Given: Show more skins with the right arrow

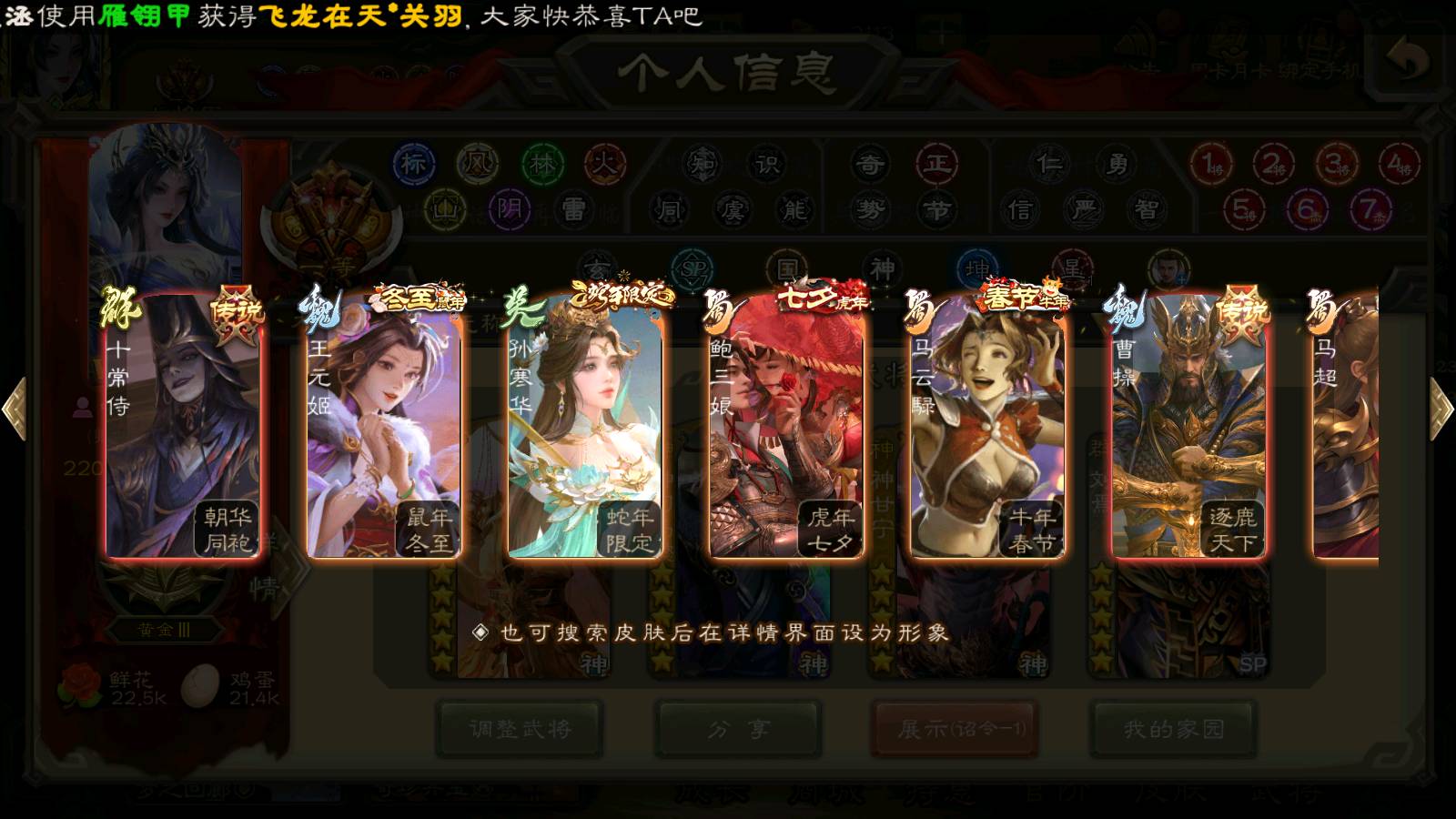Looking at the screenshot, I should tap(1441, 409).
